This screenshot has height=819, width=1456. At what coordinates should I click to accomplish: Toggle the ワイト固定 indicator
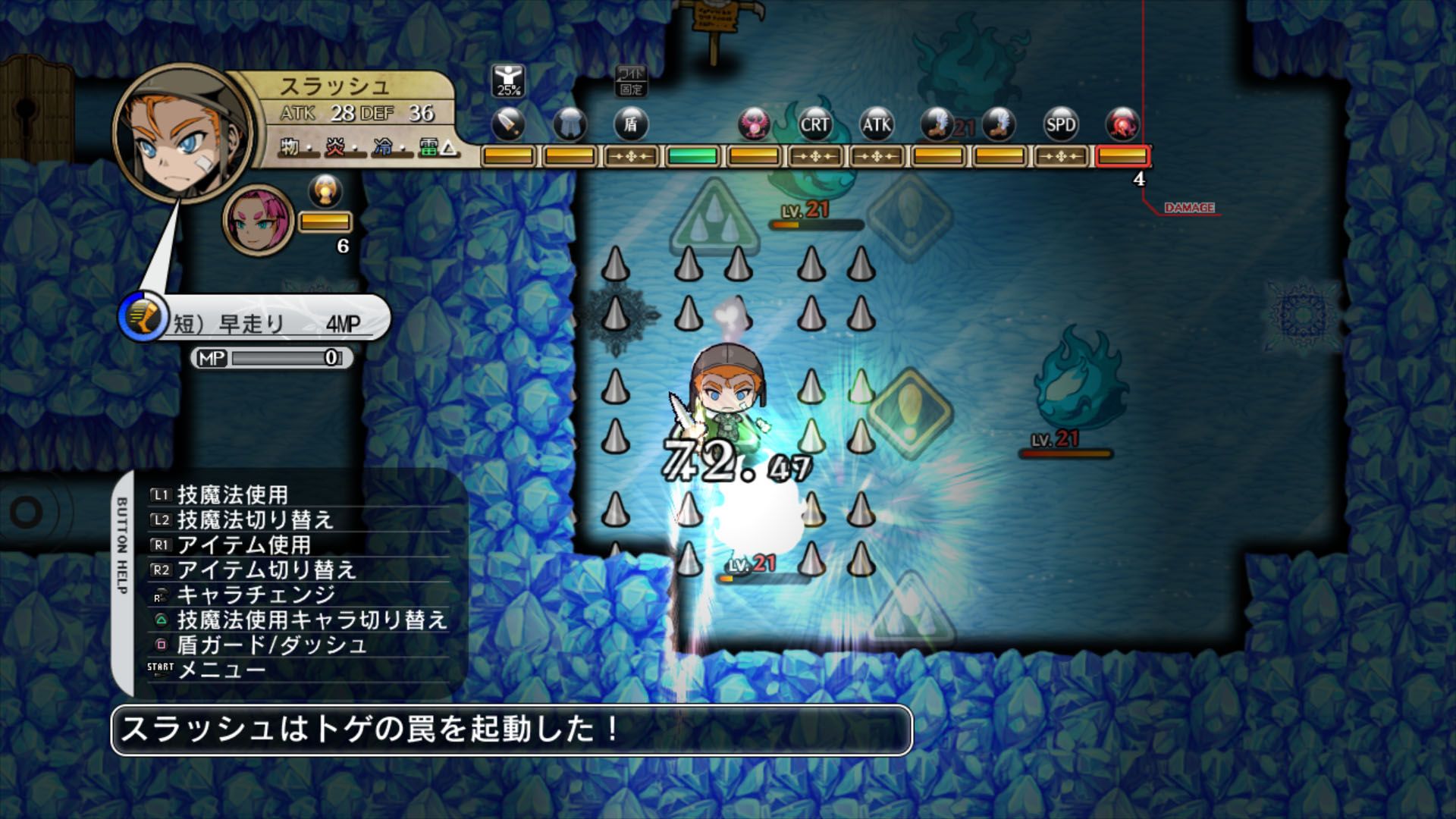pyautogui.click(x=632, y=80)
